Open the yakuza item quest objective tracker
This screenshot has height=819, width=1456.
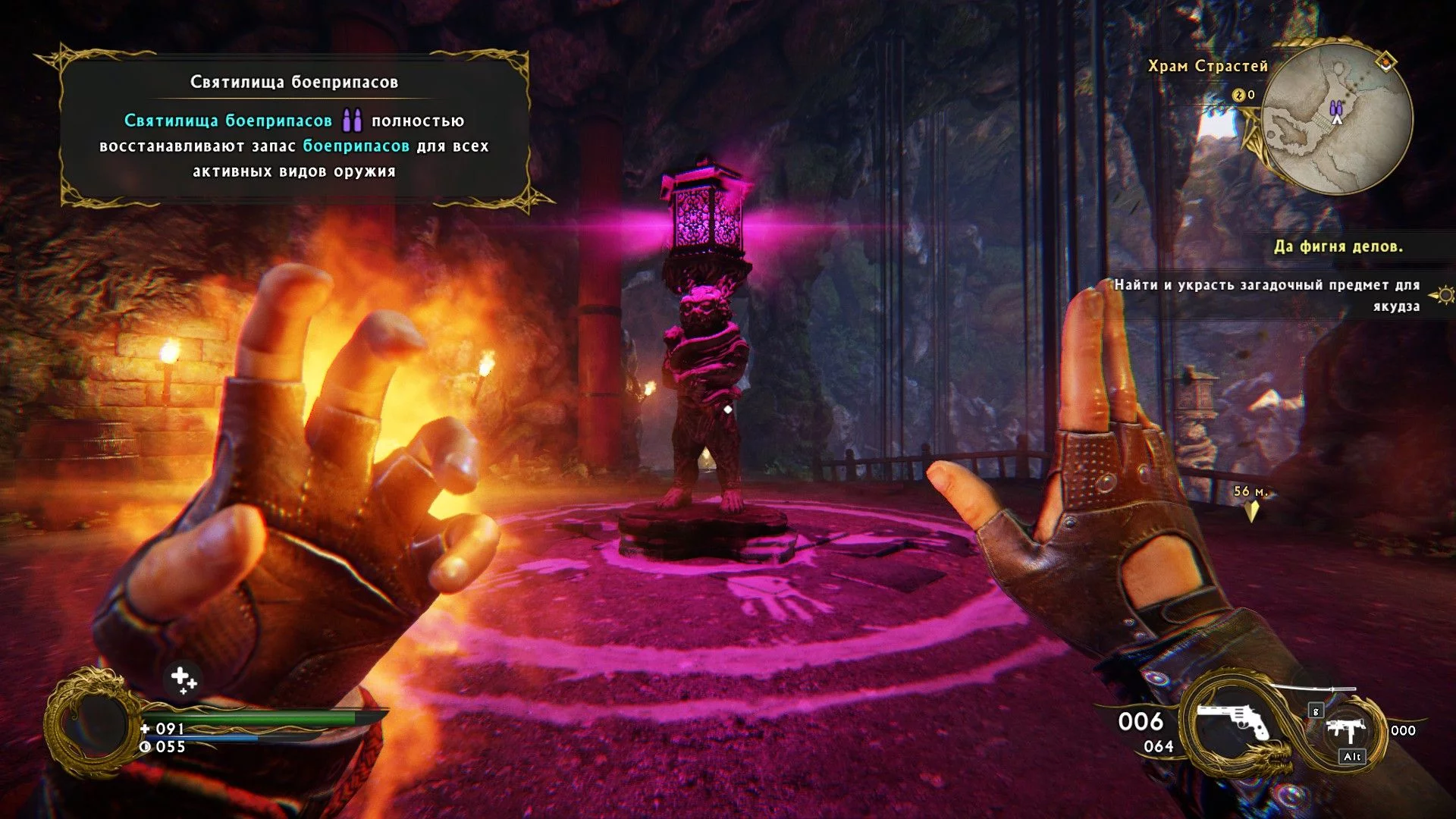[x=1266, y=295]
